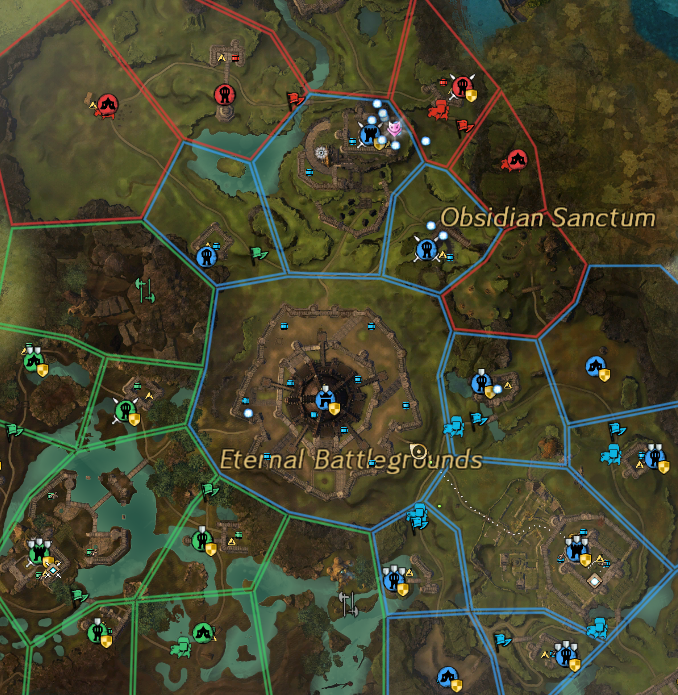The height and width of the screenshot is (695, 678).
Task: Select the blue Stonemist Castle marker
Action: [x=324, y=399]
